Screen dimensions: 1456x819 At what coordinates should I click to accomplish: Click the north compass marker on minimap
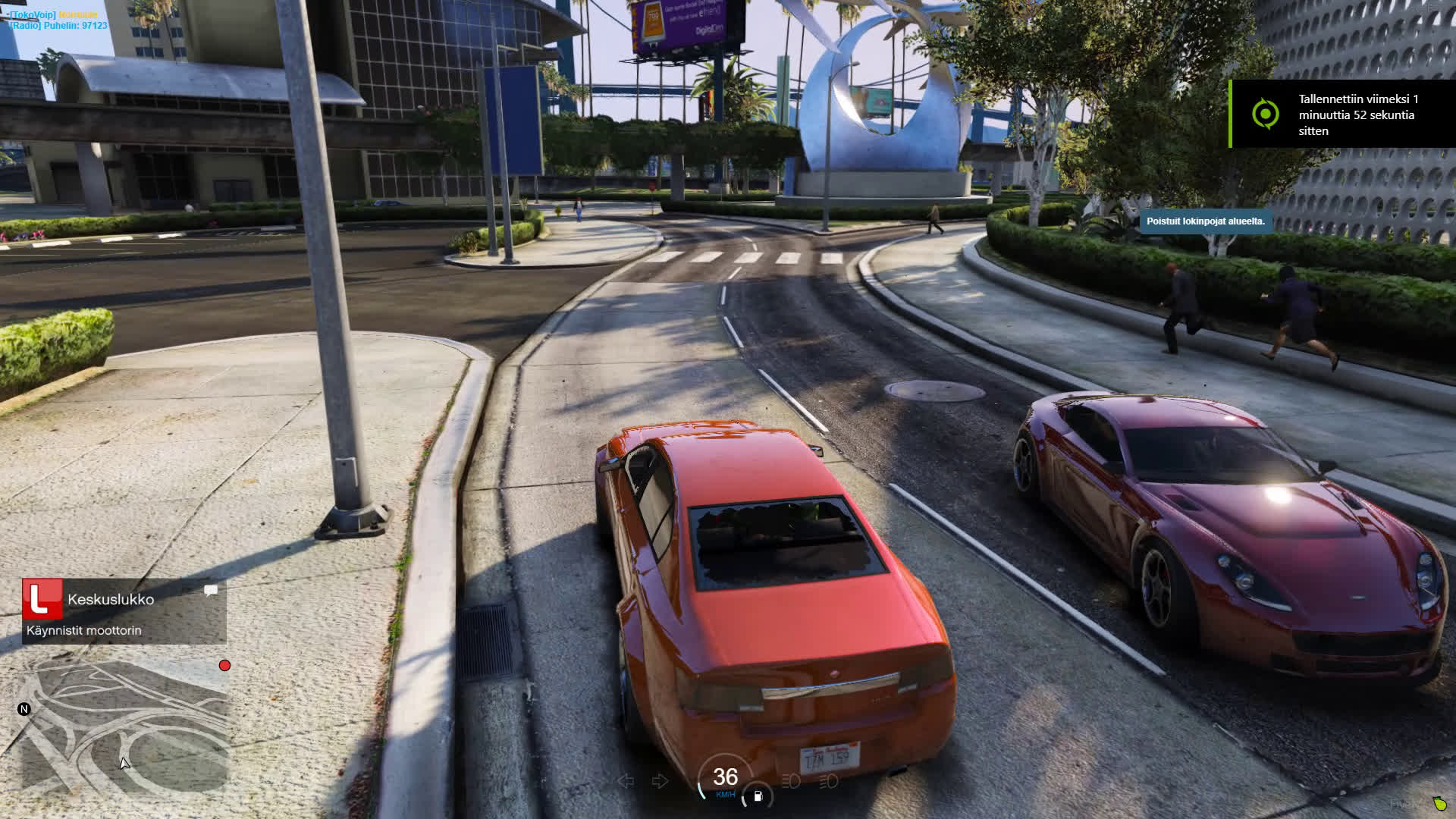pos(24,709)
